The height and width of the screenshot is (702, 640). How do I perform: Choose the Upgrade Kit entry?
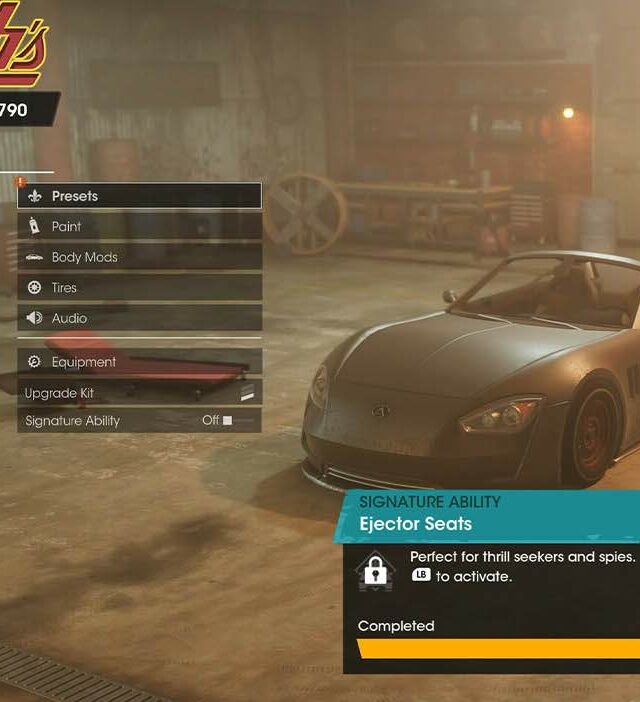pos(139,393)
